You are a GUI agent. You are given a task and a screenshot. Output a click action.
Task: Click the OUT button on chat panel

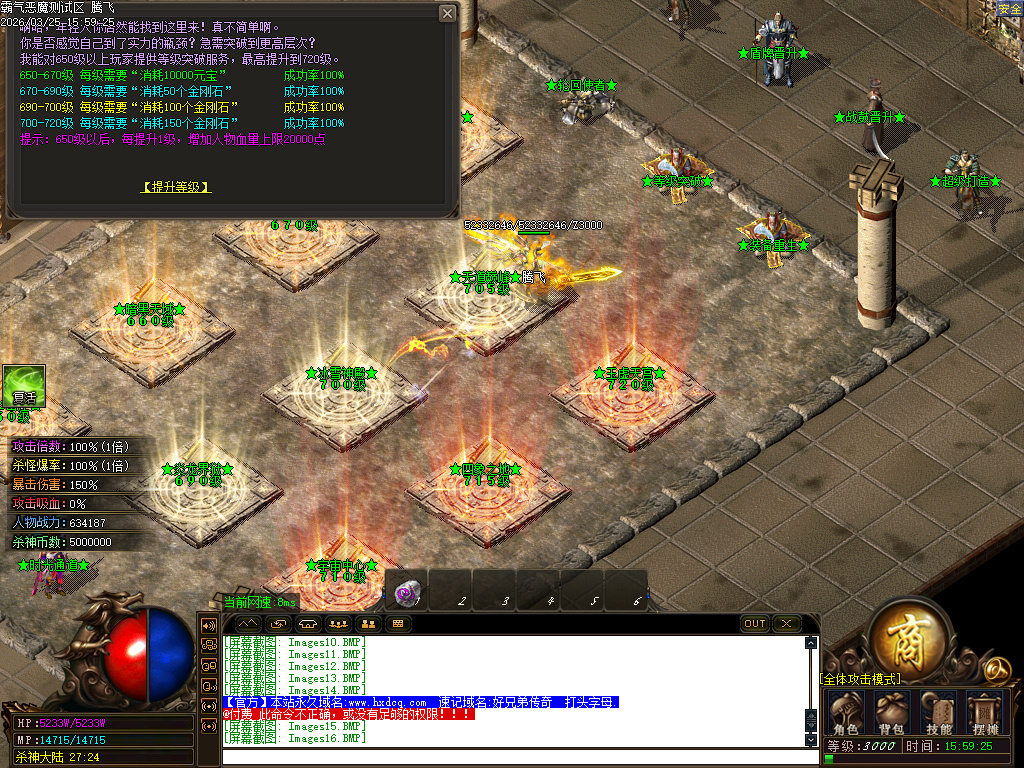[755, 623]
